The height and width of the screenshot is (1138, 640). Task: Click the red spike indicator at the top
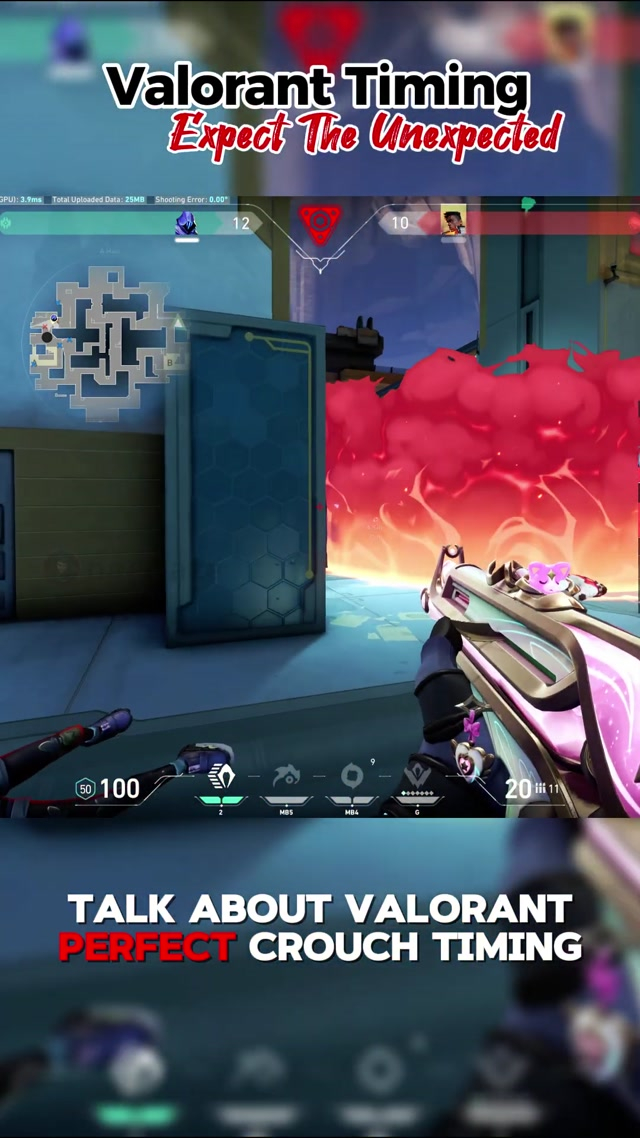point(320,224)
